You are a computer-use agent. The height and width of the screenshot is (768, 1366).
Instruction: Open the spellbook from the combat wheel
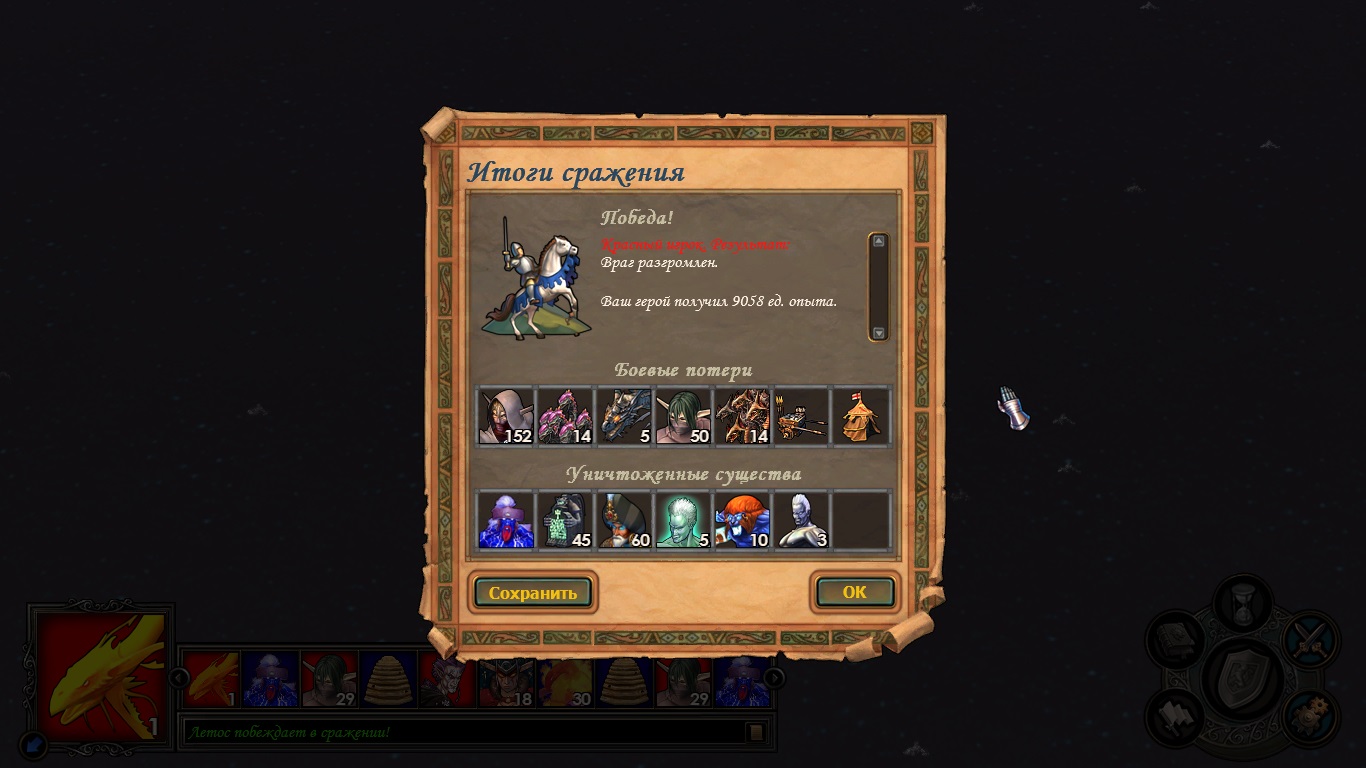point(1174,639)
